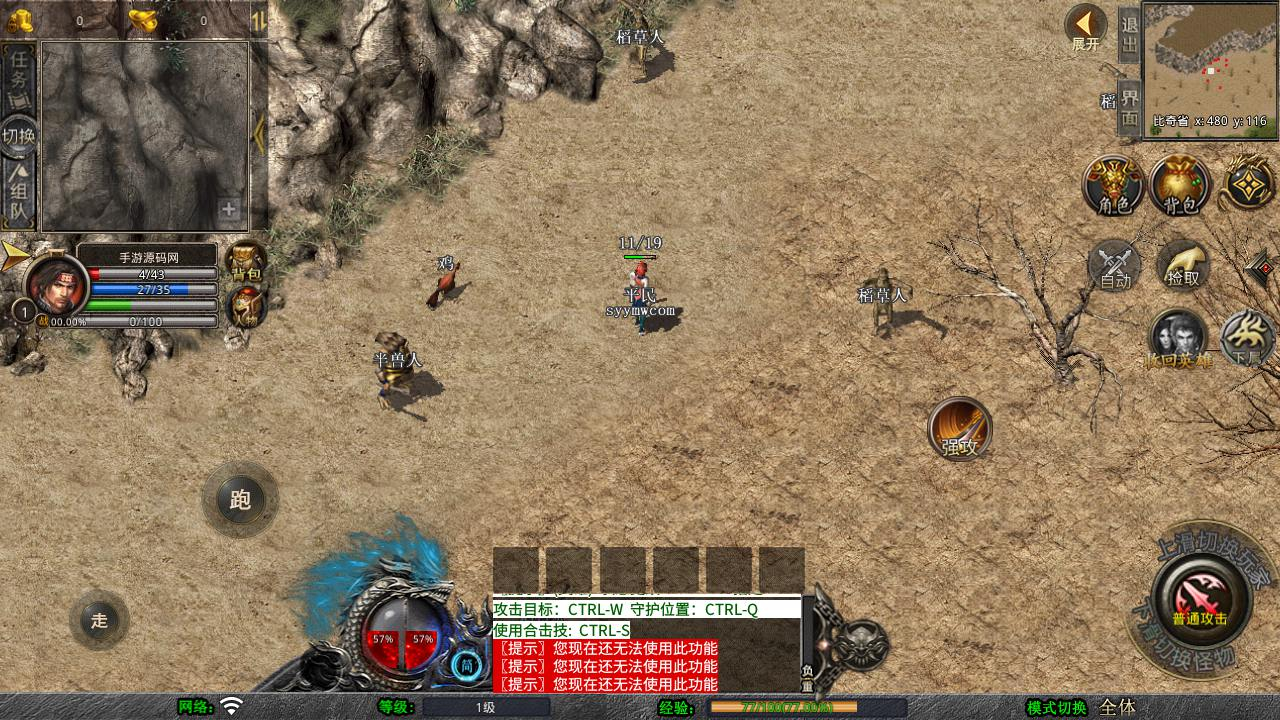Tap the 跑 run button
1280x720 pixels.
(240, 499)
